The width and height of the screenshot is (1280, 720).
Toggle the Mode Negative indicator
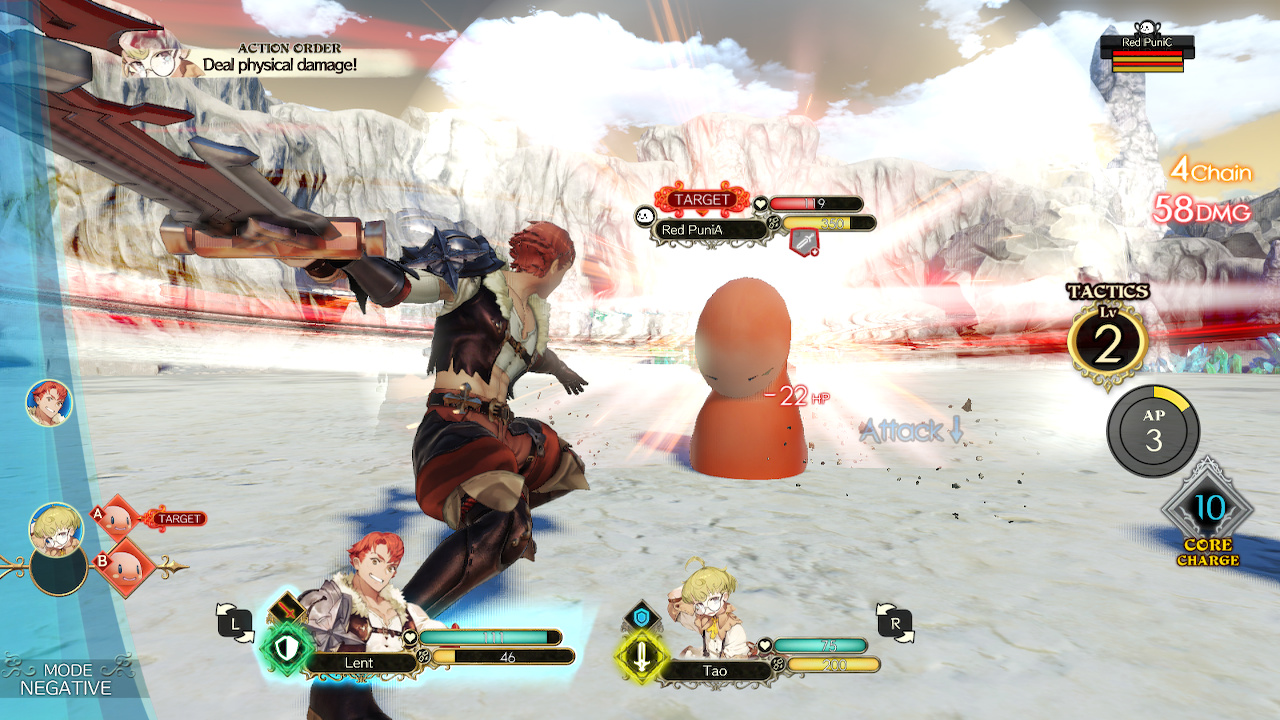pos(68,679)
